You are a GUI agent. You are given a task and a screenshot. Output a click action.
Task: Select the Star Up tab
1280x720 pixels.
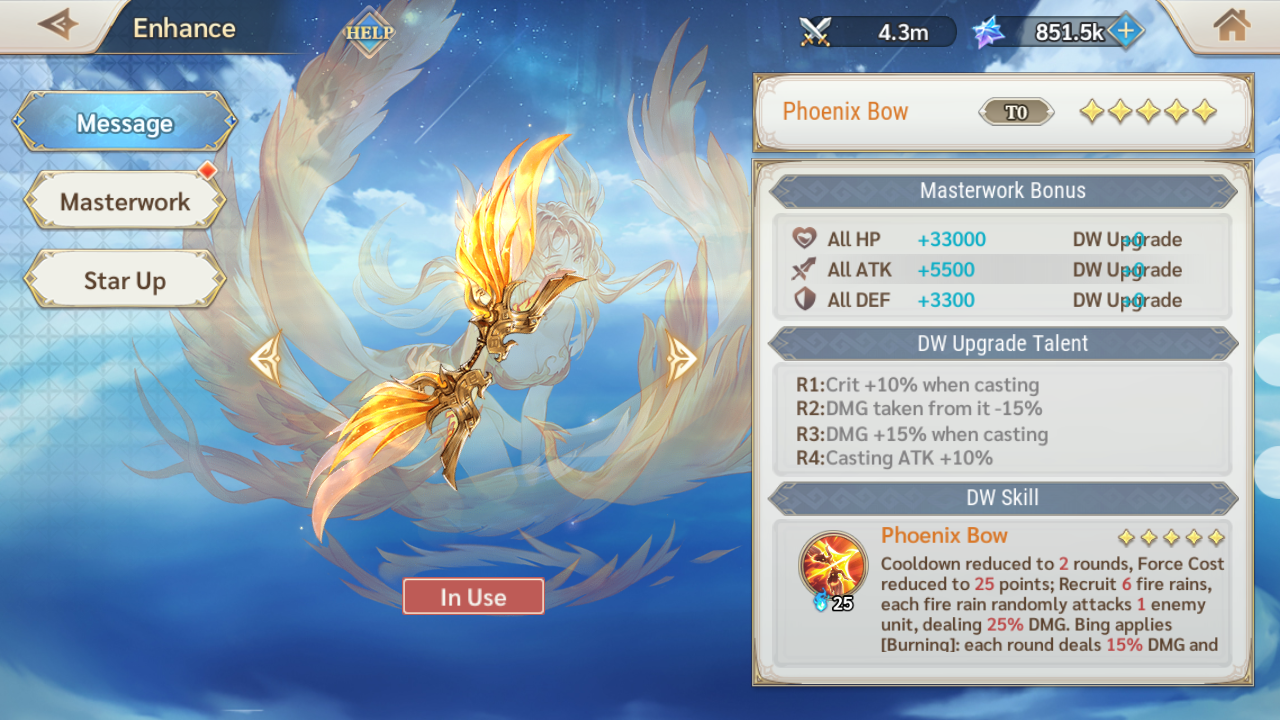(125, 281)
